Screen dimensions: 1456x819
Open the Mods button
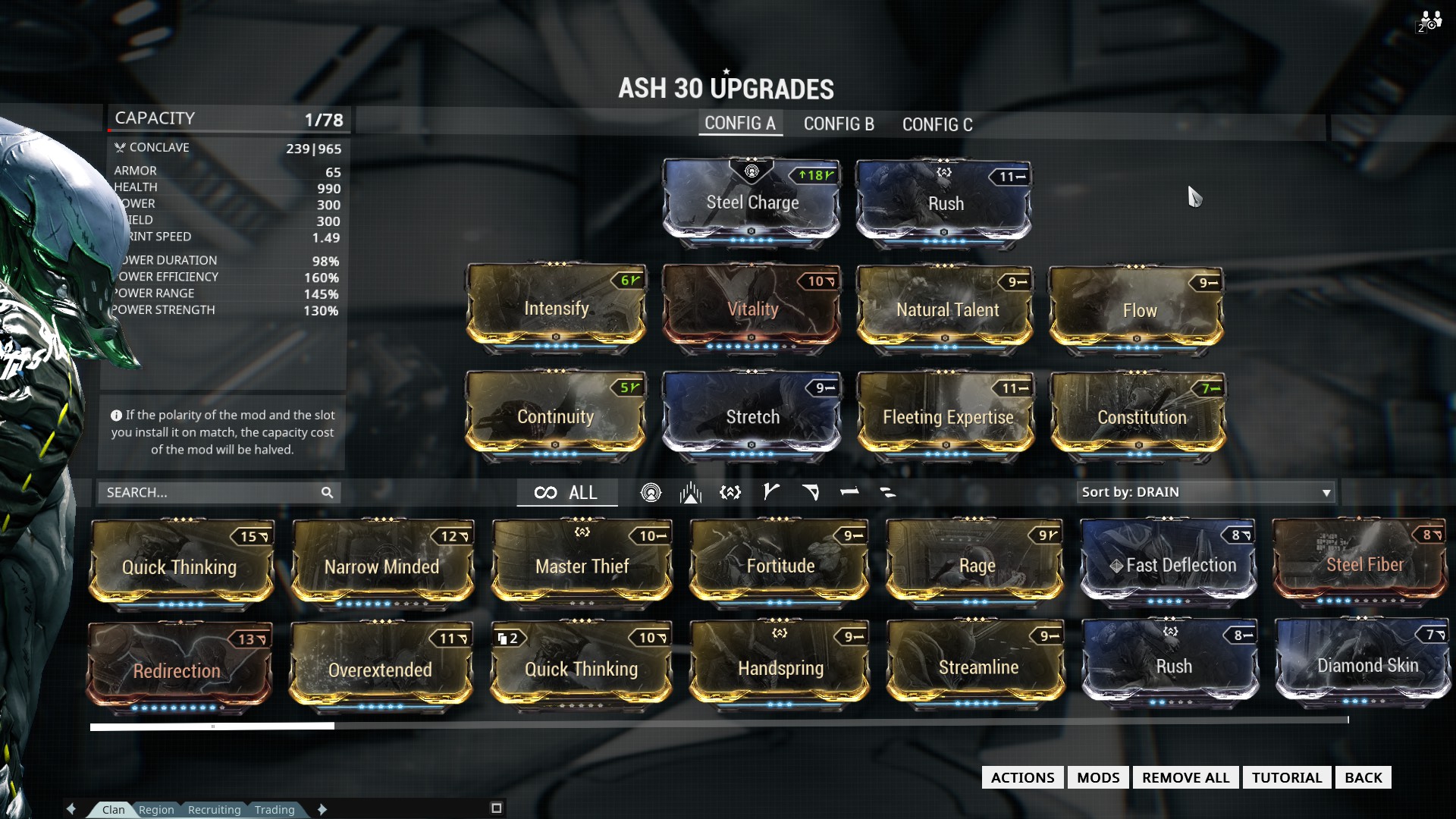pyautogui.click(x=1097, y=777)
